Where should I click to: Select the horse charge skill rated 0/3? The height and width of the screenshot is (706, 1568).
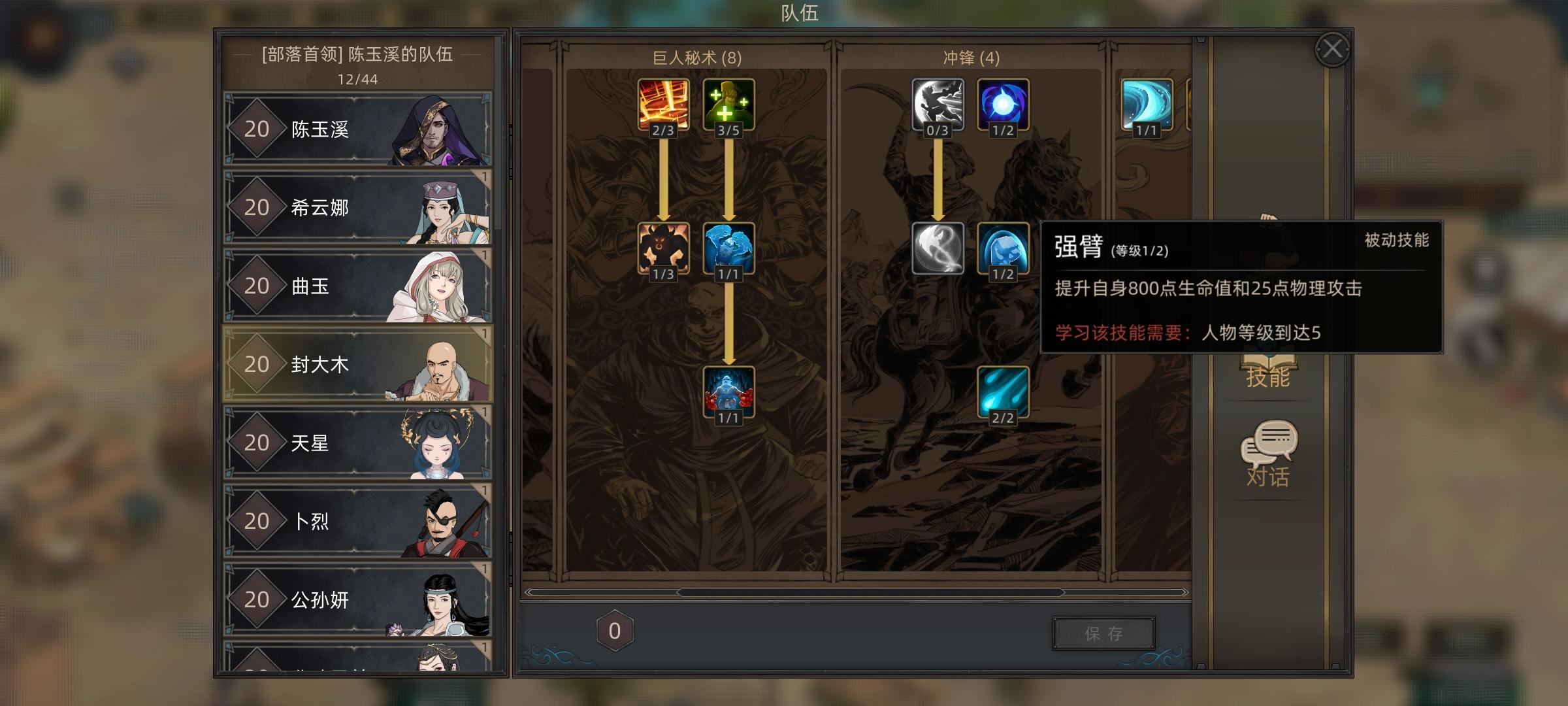pos(939,103)
